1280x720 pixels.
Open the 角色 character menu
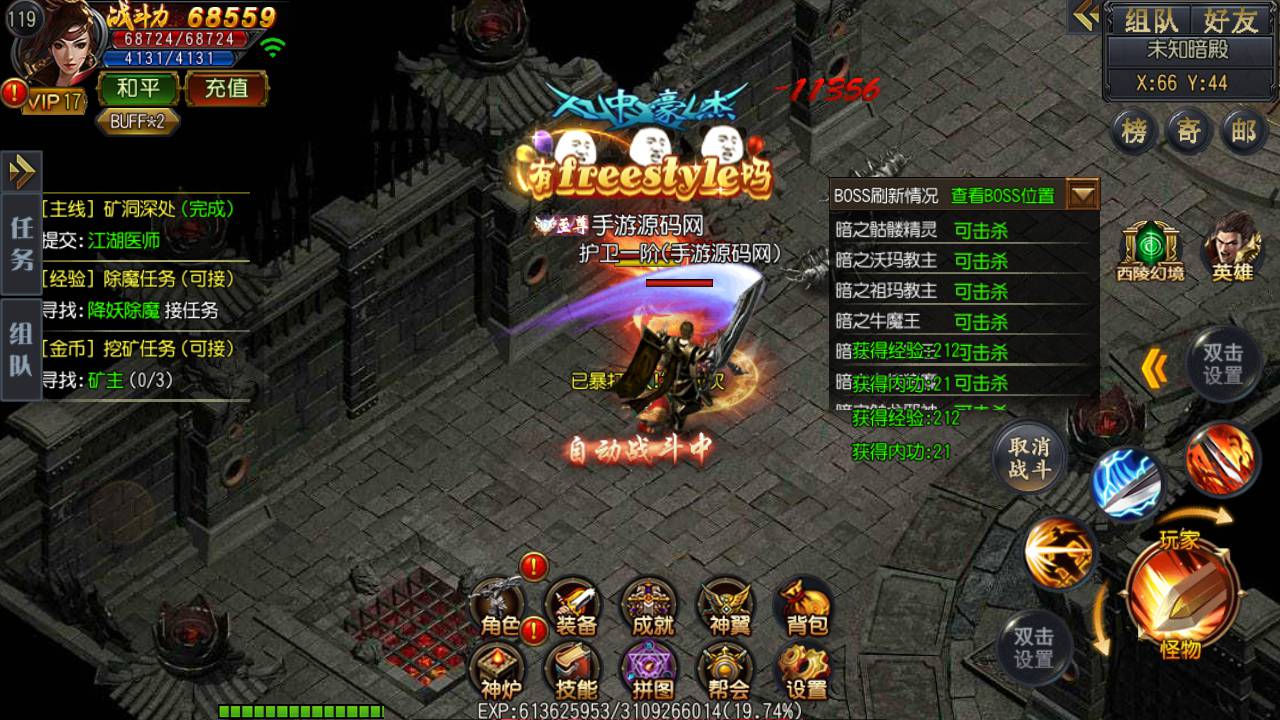click(x=499, y=607)
